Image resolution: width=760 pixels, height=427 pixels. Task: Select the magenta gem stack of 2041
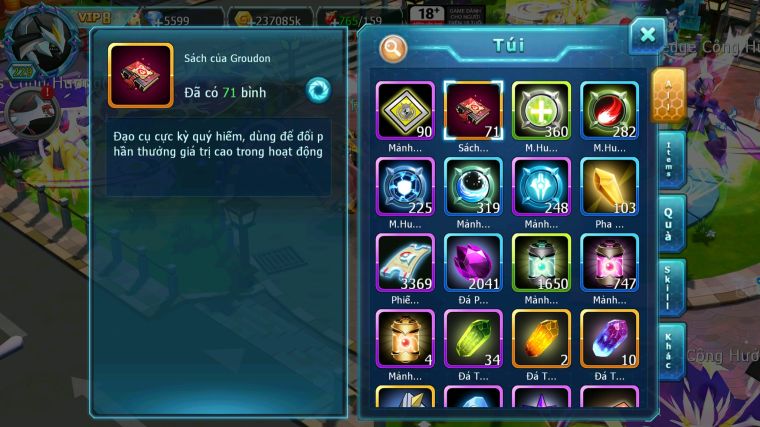click(x=473, y=262)
